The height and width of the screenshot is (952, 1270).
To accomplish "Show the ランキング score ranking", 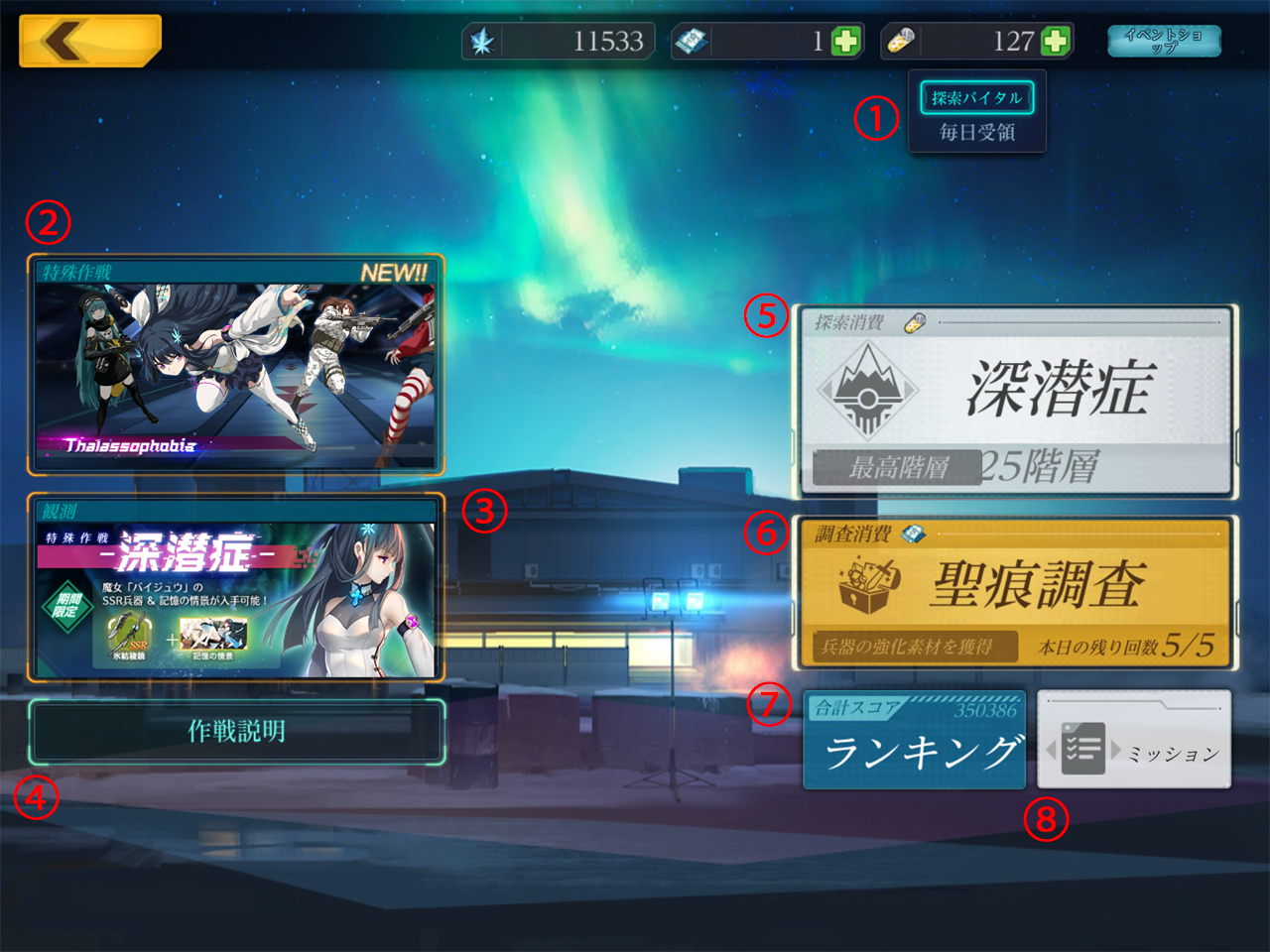I will (914, 741).
